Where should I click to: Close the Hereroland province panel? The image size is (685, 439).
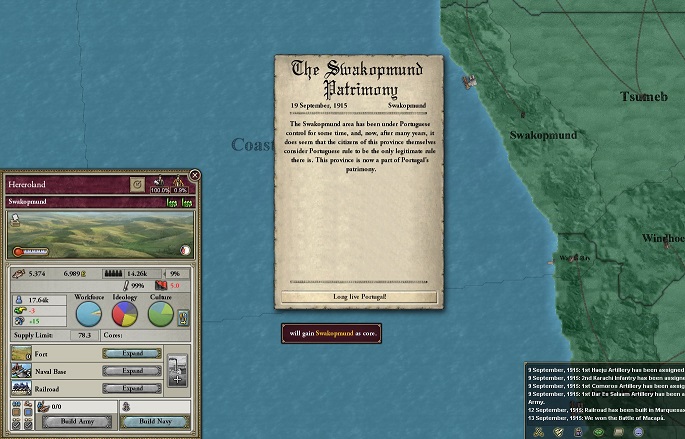pos(195,176)
